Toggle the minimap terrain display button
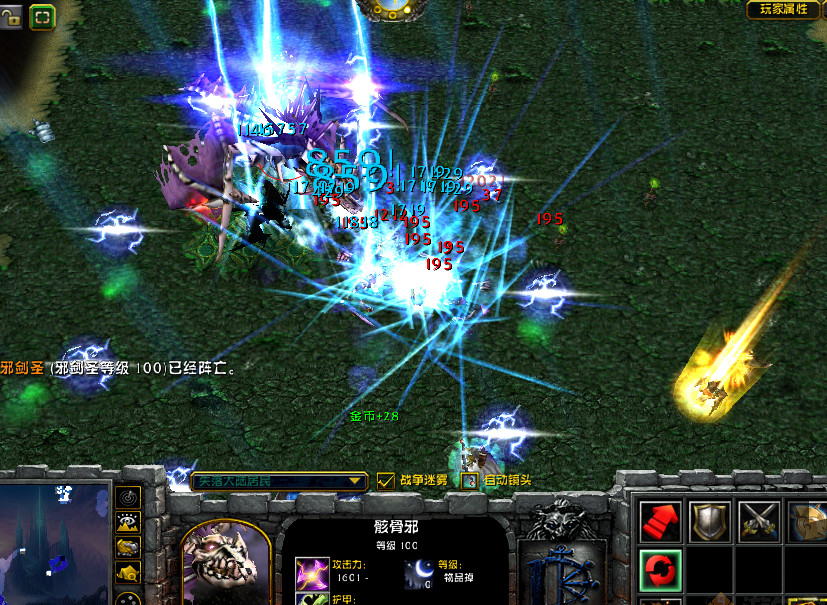Screen dimensions: 827x605 (x=127, y=522)
